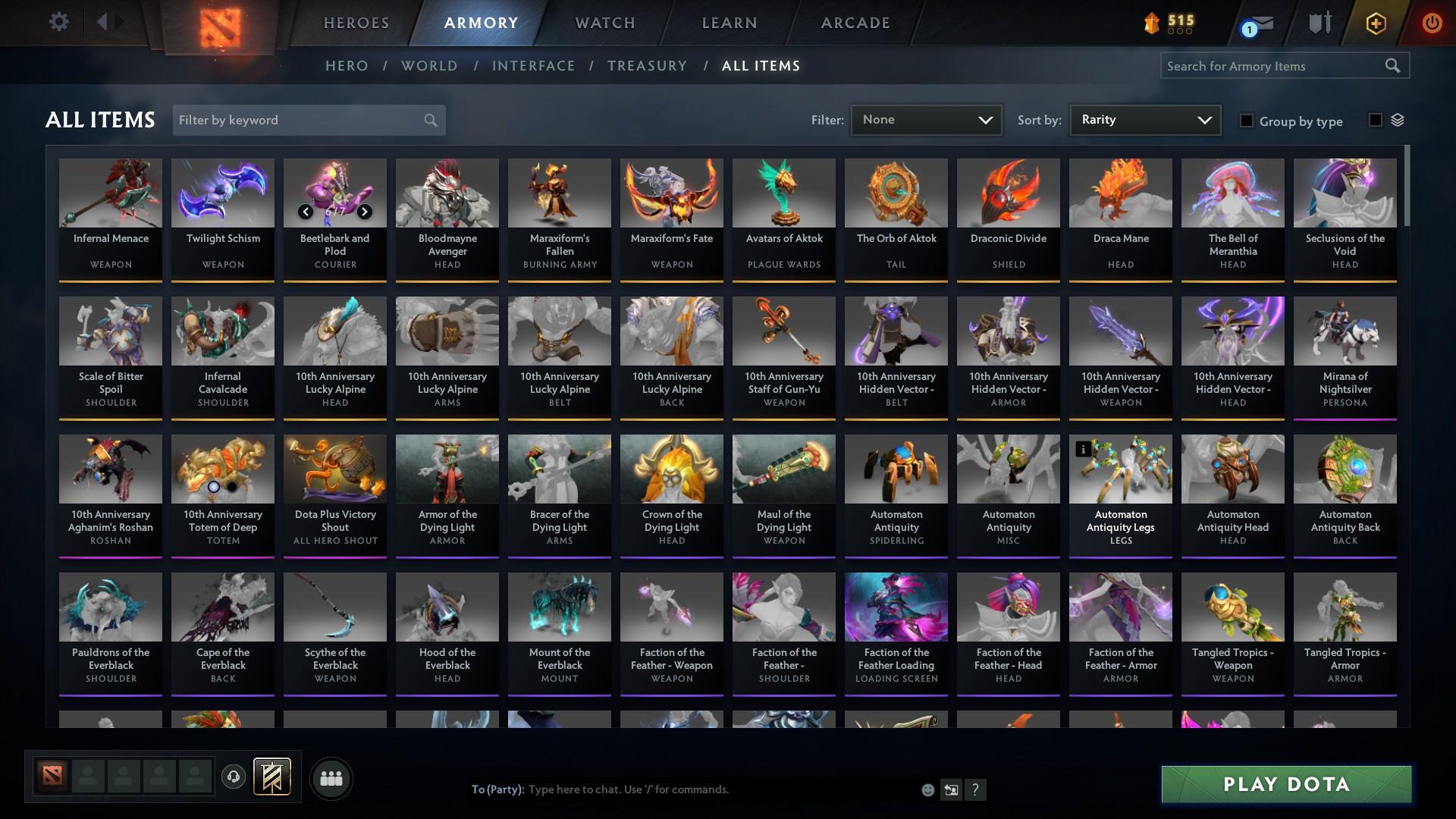Open voice chat headset icon

233,778
